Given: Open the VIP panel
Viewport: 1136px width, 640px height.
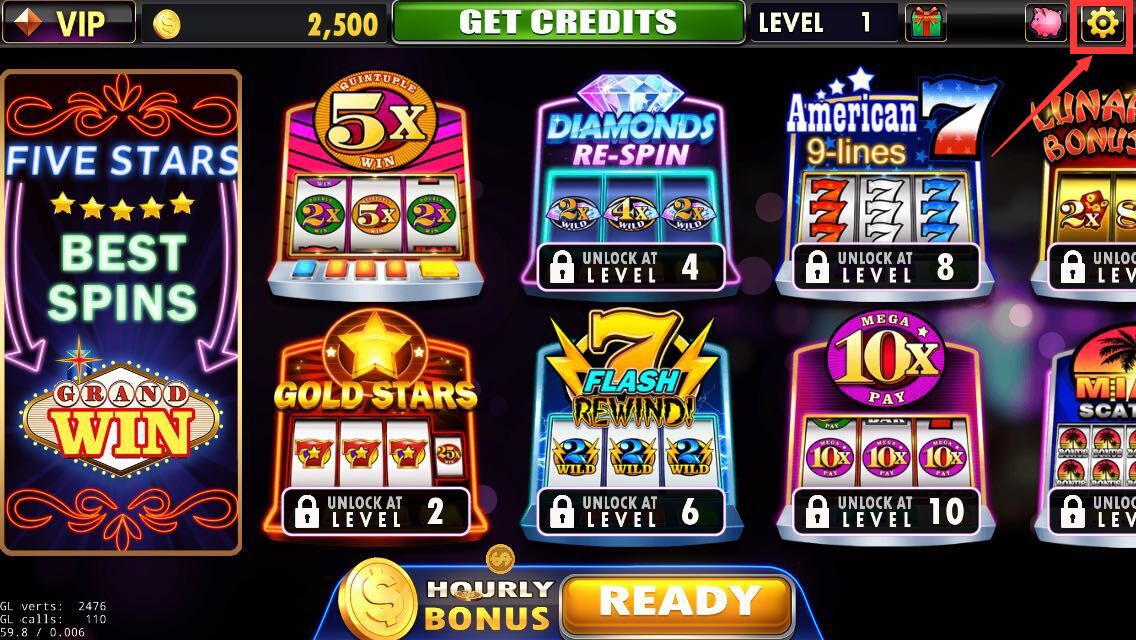Looking at the screenshot, I should [68, 22].
